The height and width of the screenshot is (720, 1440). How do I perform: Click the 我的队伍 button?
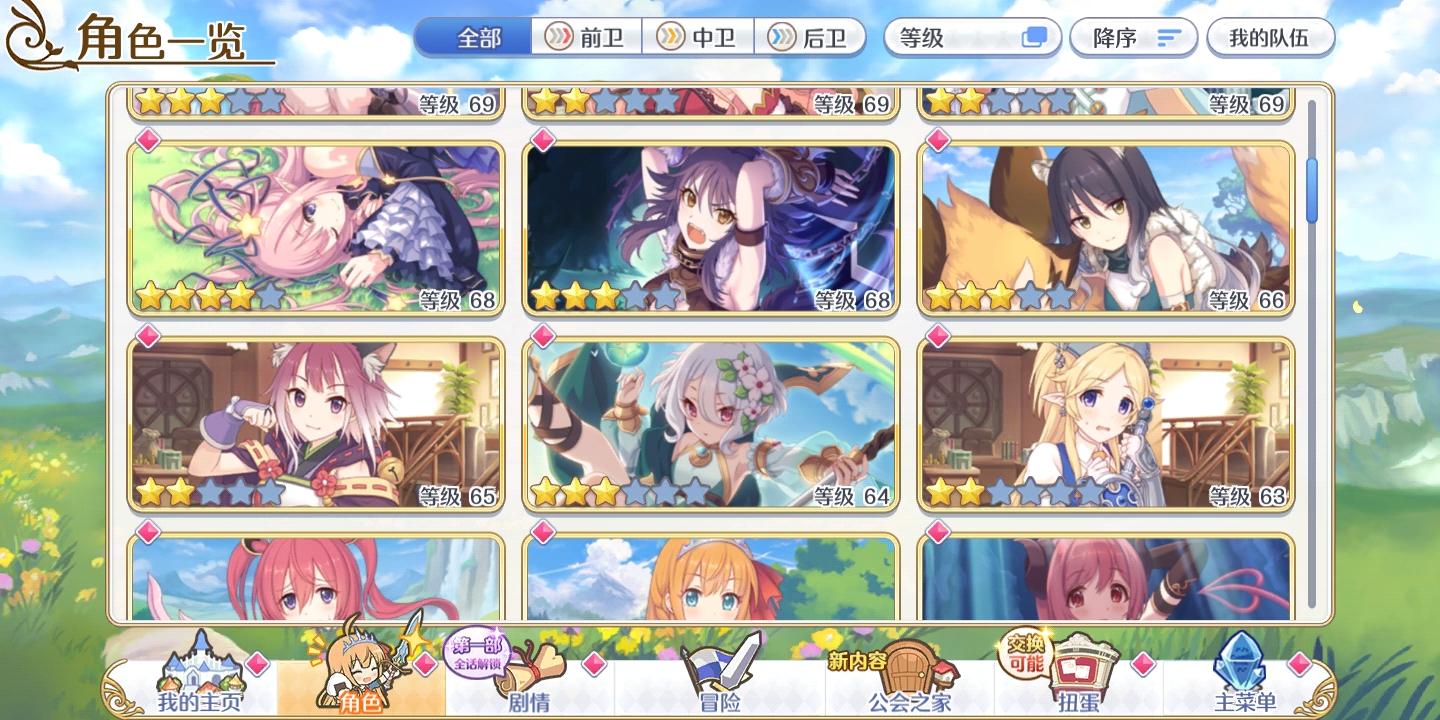1271,37
